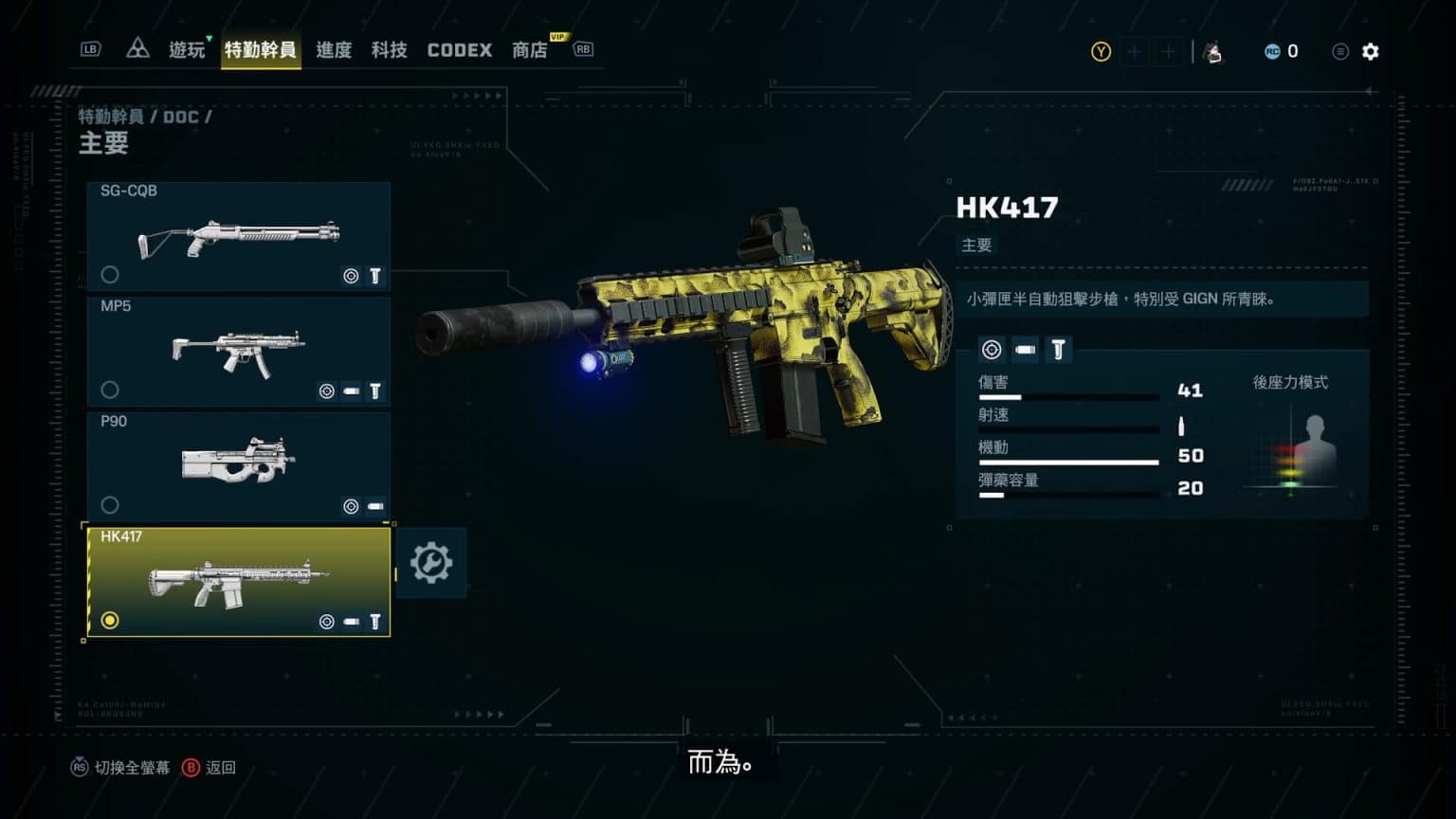
Task: Select the 科技 tab
Action: 389,50
